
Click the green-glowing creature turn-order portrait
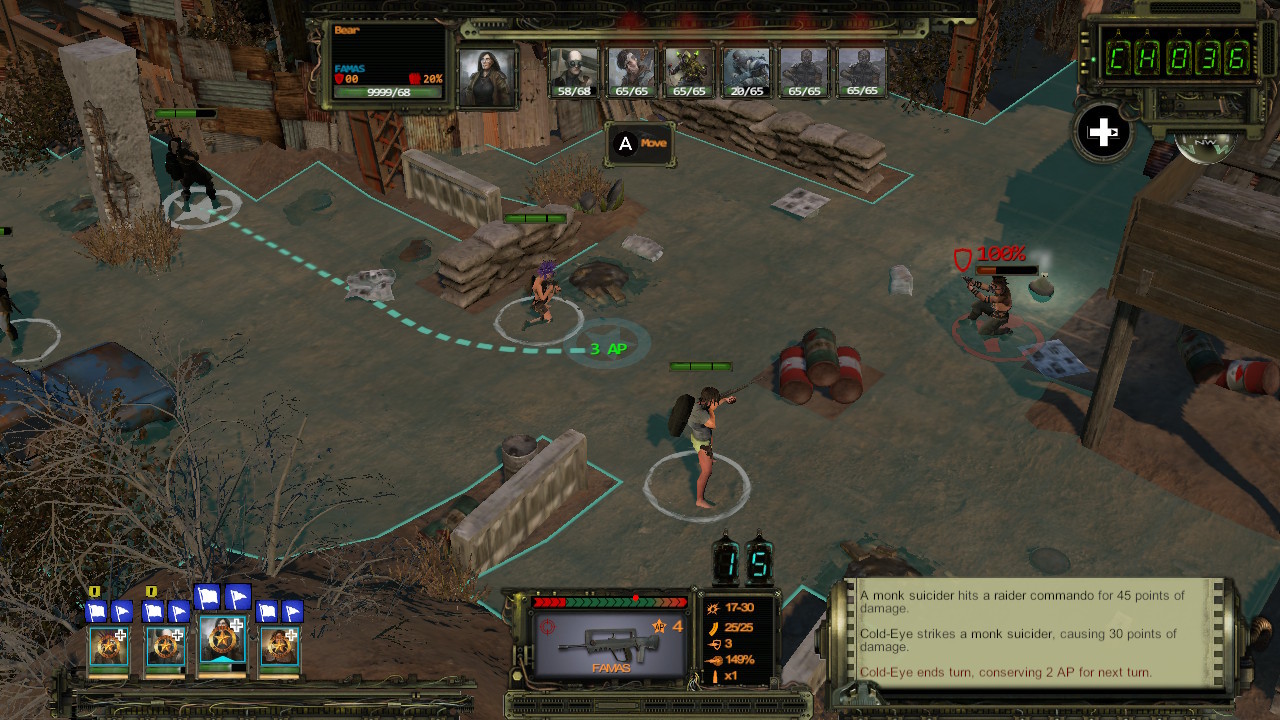(689, 70)
